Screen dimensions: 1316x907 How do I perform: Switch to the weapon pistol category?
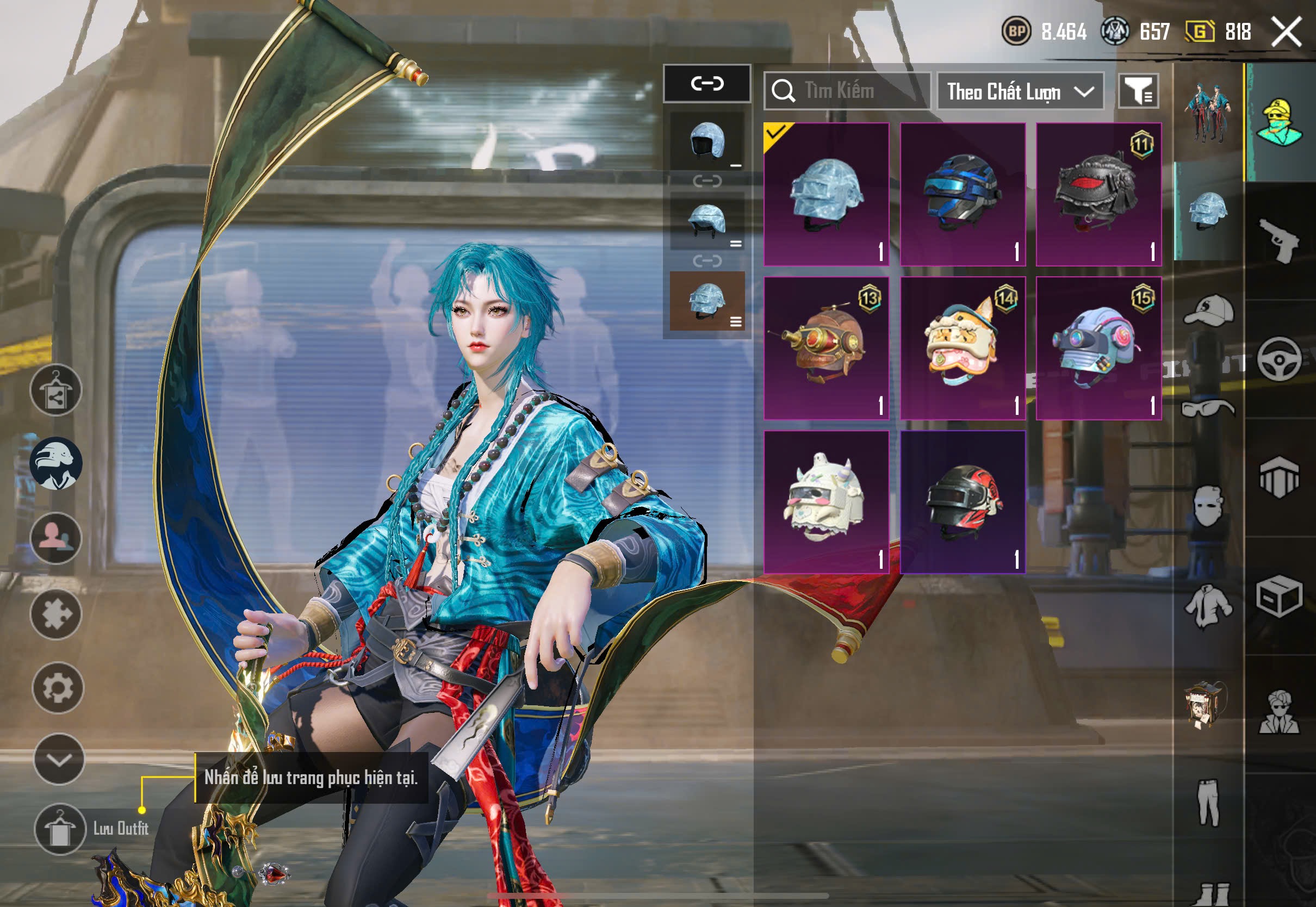pyautogui.click(x=1280, y=241)
